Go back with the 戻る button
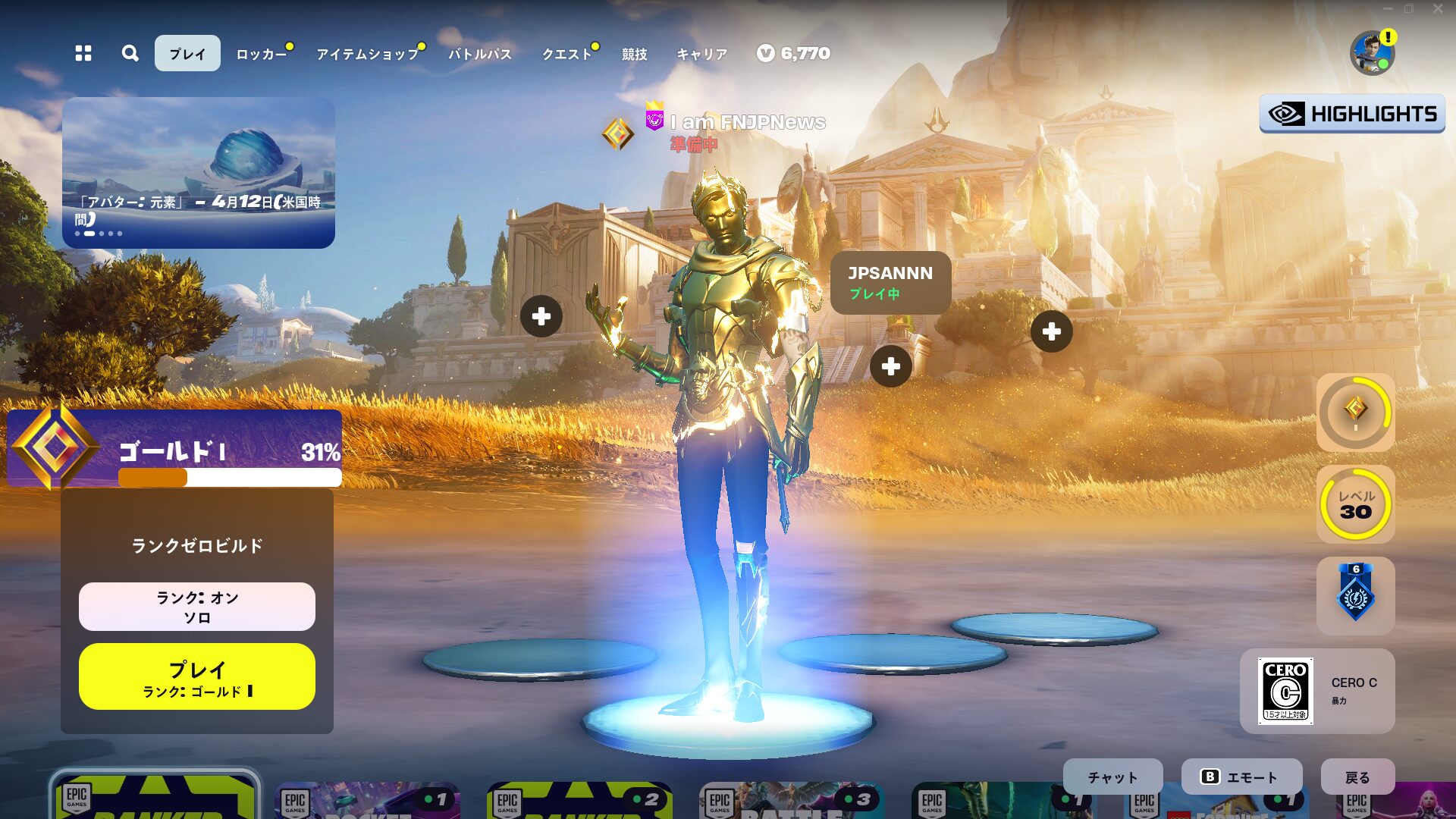Image resolution: width=1456 pixels, height=819 pixels. coord(1357,777)
